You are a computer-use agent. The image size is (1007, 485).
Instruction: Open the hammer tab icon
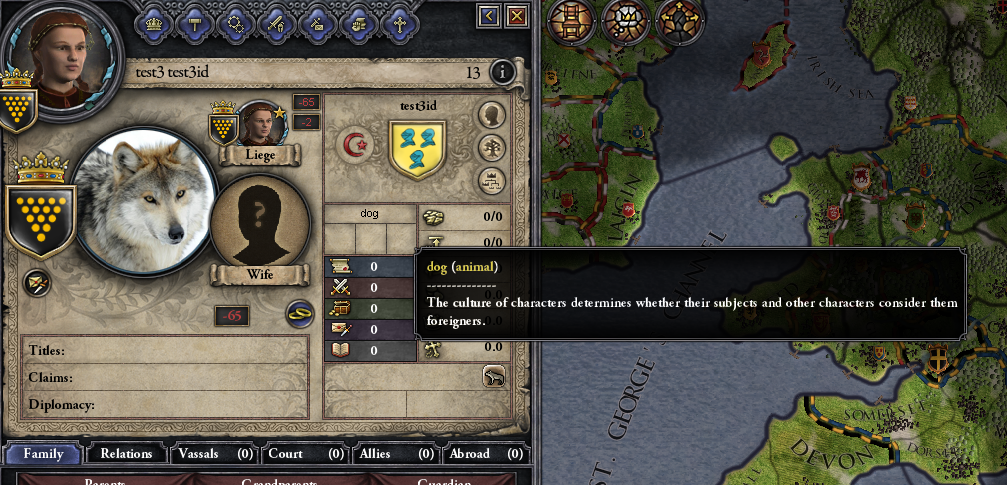tap(195, 21)
